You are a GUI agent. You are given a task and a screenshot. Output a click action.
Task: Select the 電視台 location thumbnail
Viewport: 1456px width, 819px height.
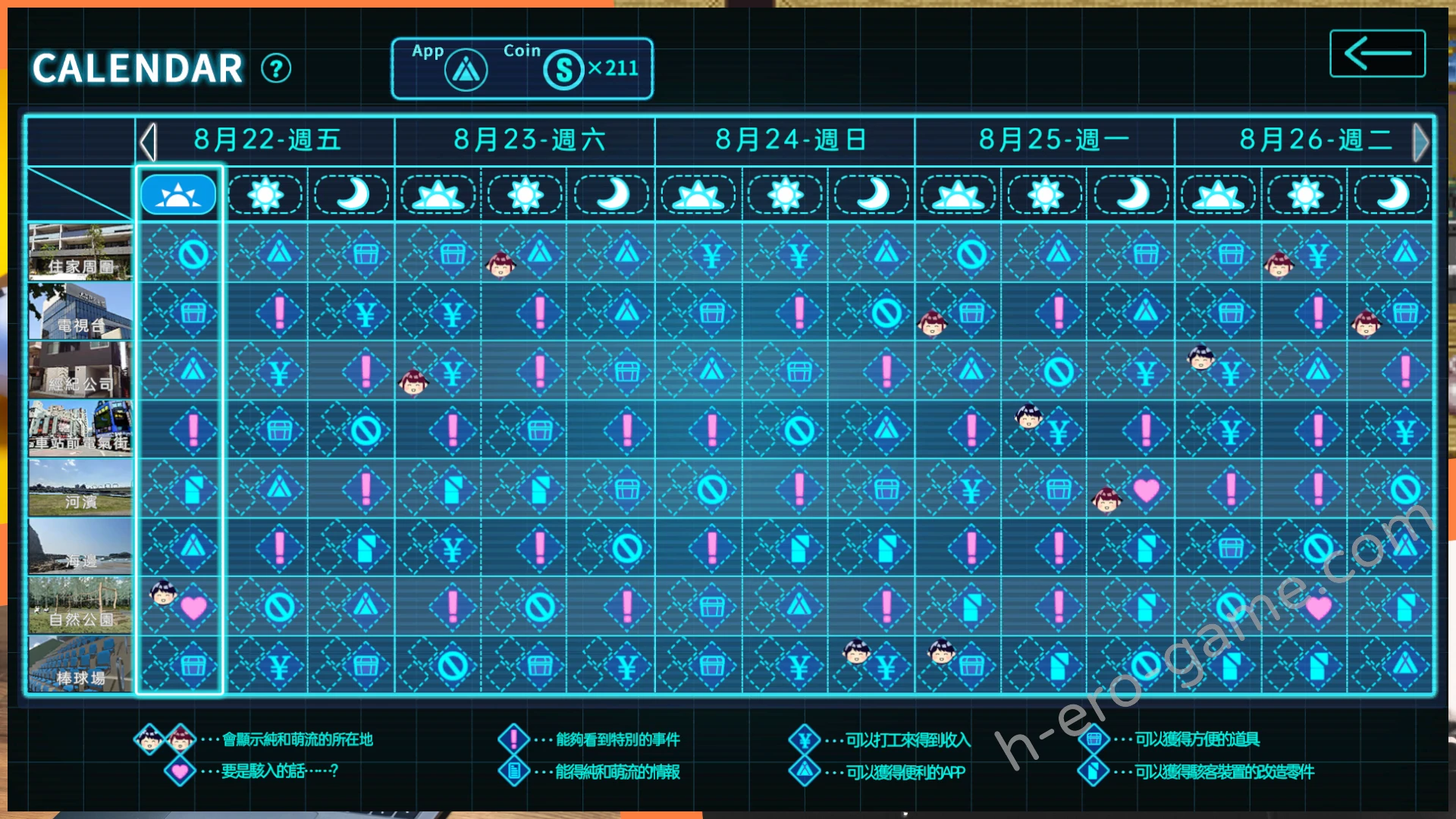click(80, 311)
